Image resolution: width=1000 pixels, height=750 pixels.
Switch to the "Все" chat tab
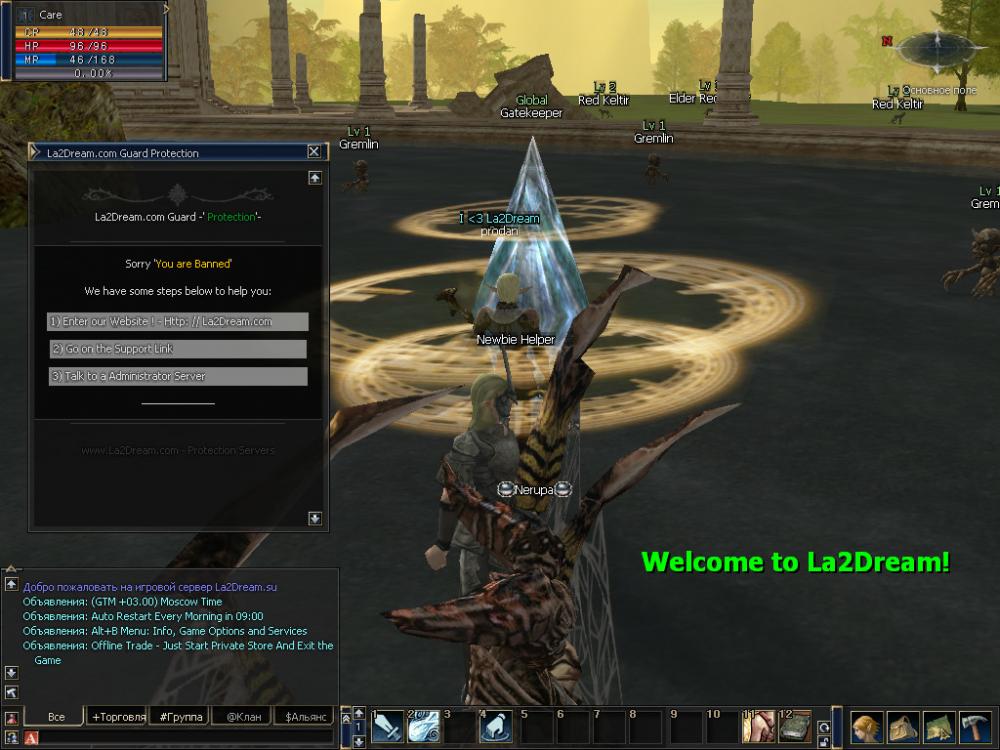click(x=56, y=717)
